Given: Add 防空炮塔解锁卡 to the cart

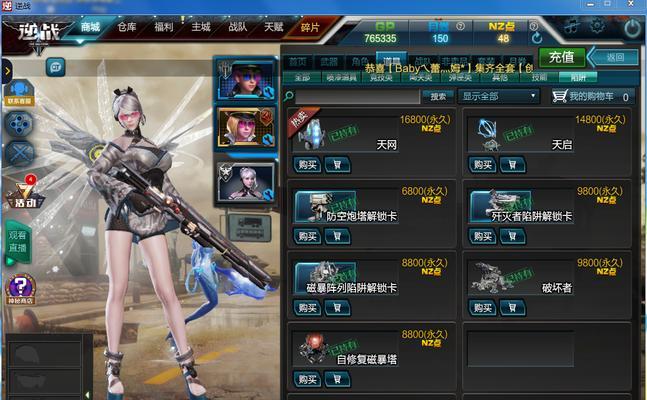Looking at the screenshot, I should [x=337, y=236].
